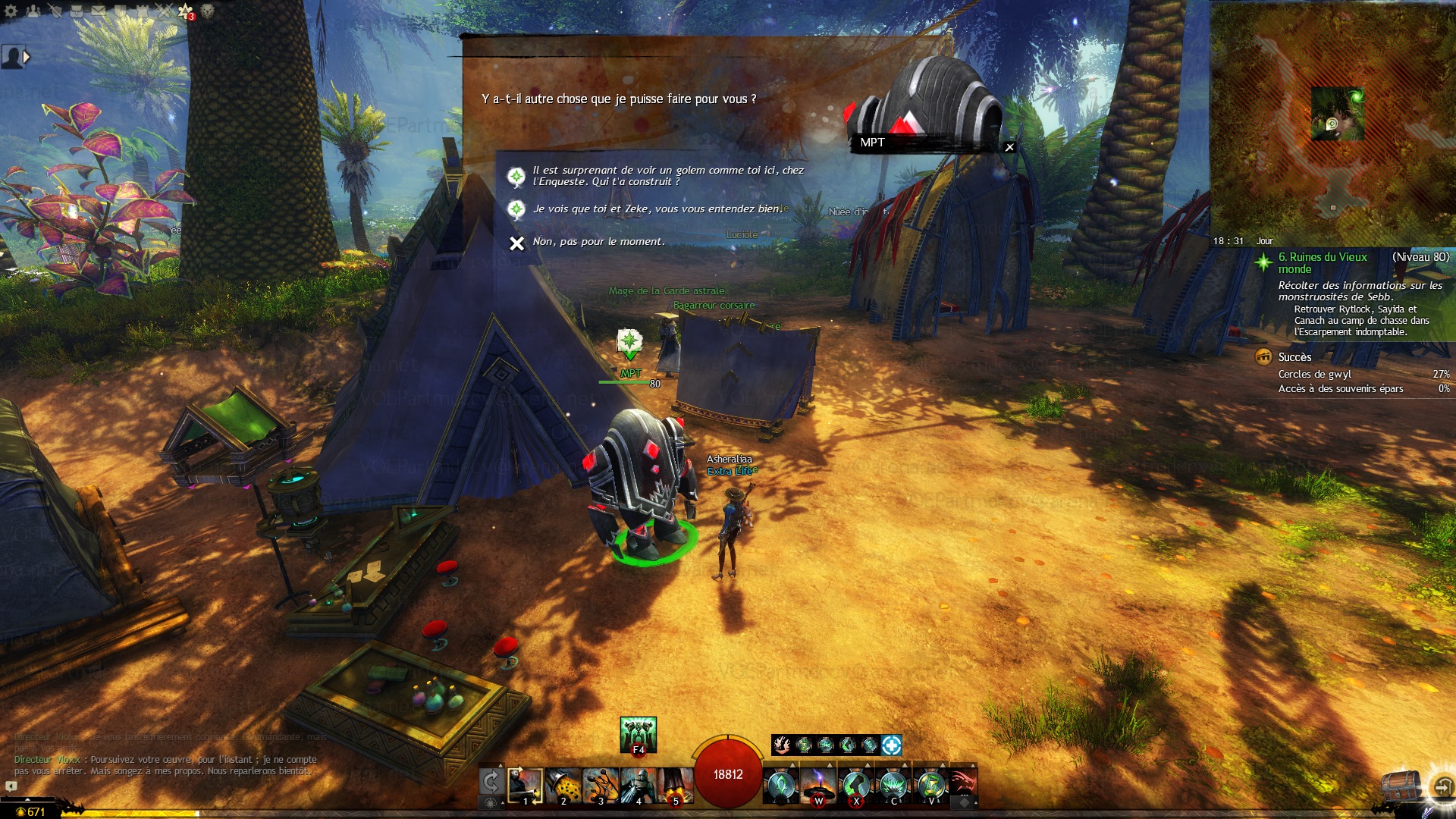Open the inventory bag from top bar
Viewport: 1456px width, 819px height.
[77, 11]
